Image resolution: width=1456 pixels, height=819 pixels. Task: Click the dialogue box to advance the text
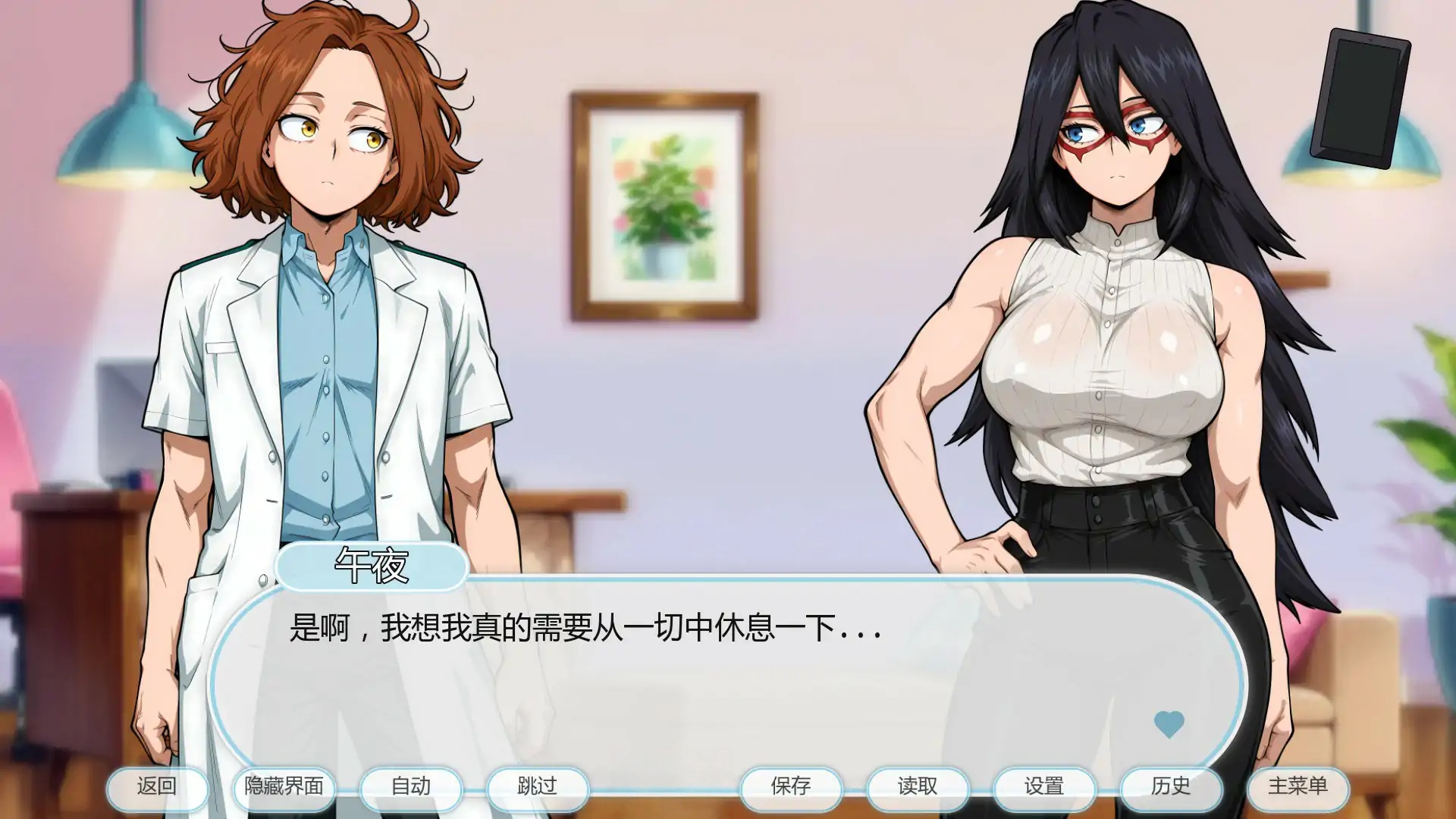(728, 667)
